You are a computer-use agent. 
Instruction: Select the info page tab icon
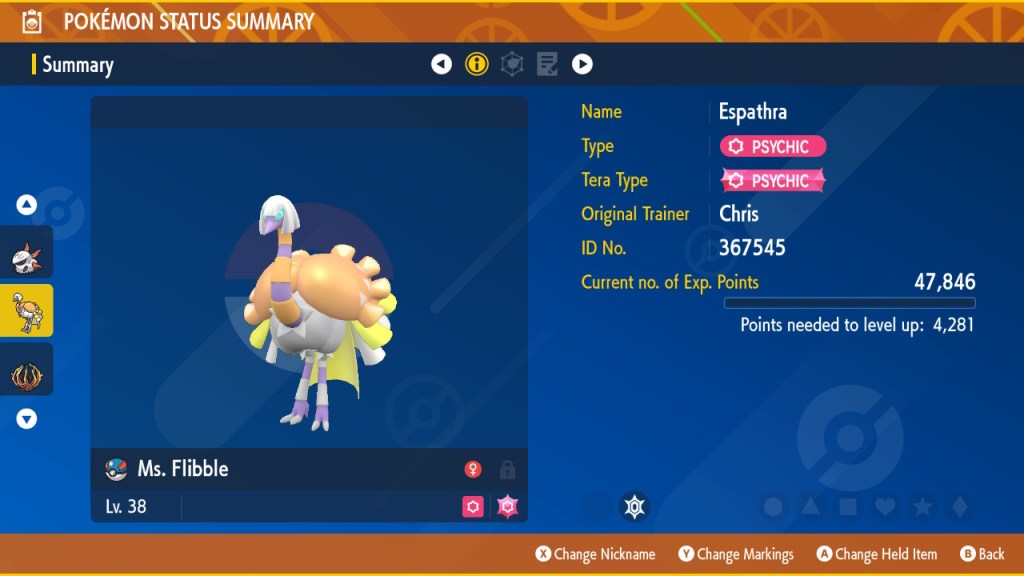point(477,65)
